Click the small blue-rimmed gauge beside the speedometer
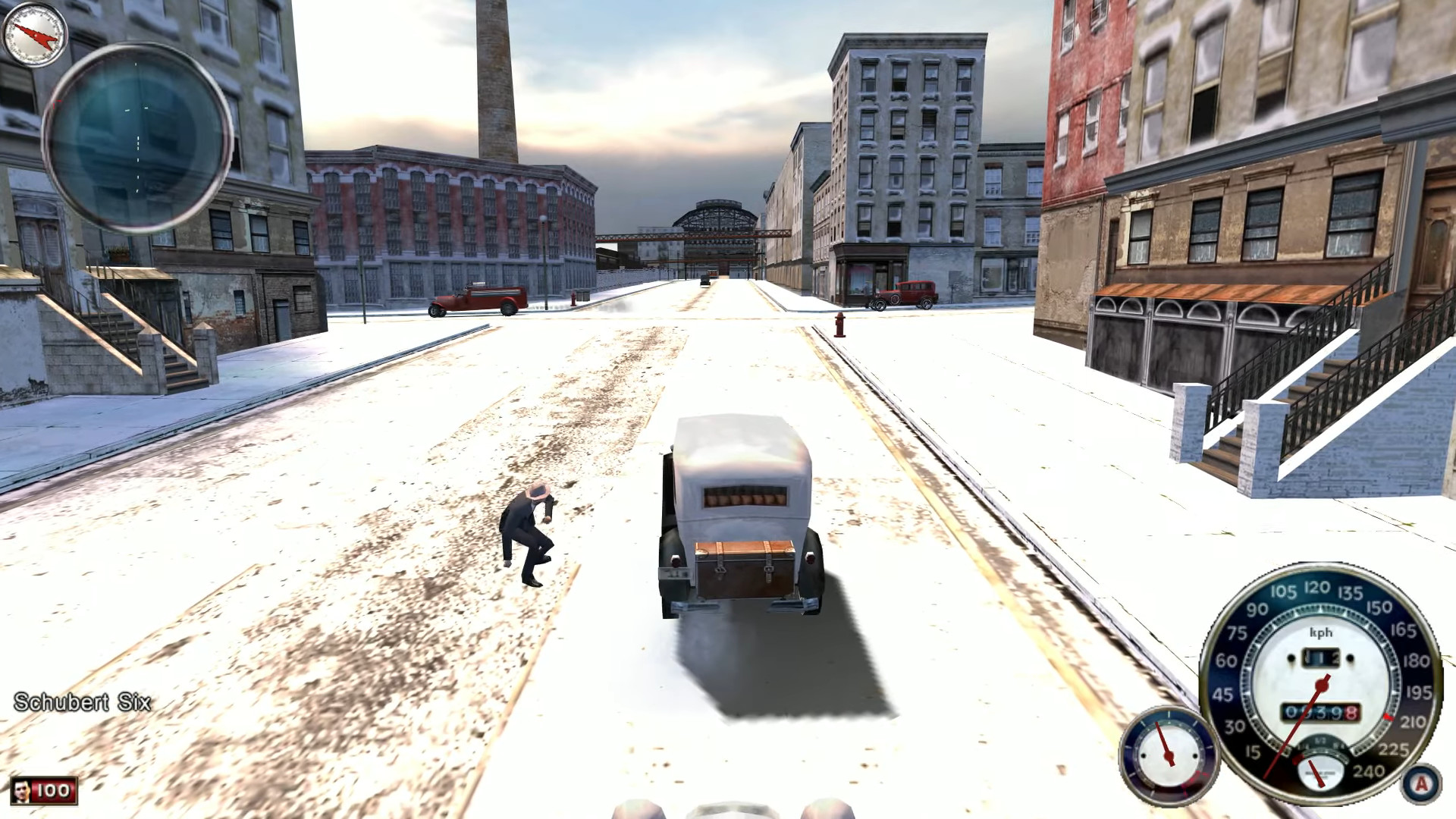Viewport: 1456px width, 819px height. coord(1168,754)
